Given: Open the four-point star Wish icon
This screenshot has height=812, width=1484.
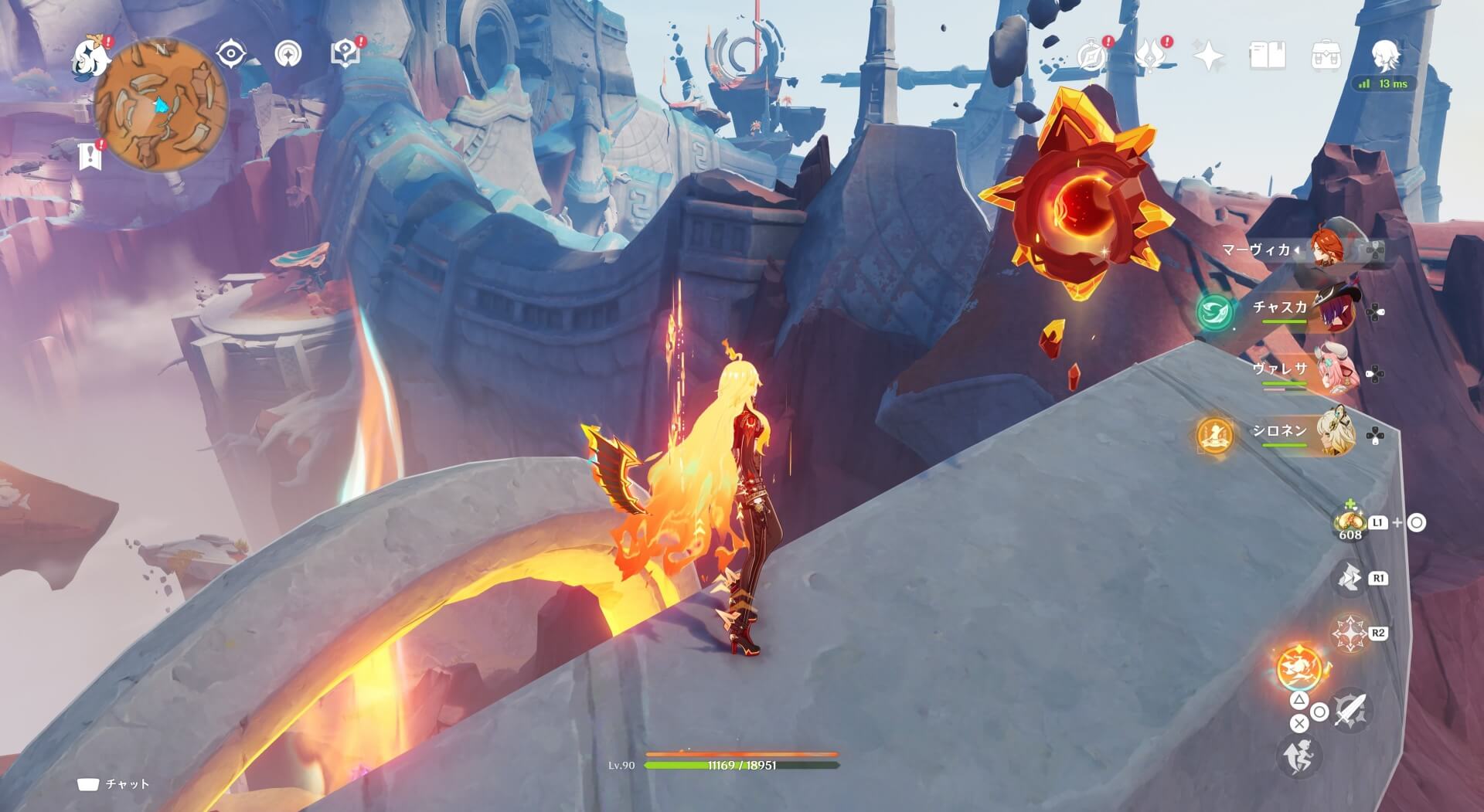Looking at the screenshot, I should coord(1209,56).
